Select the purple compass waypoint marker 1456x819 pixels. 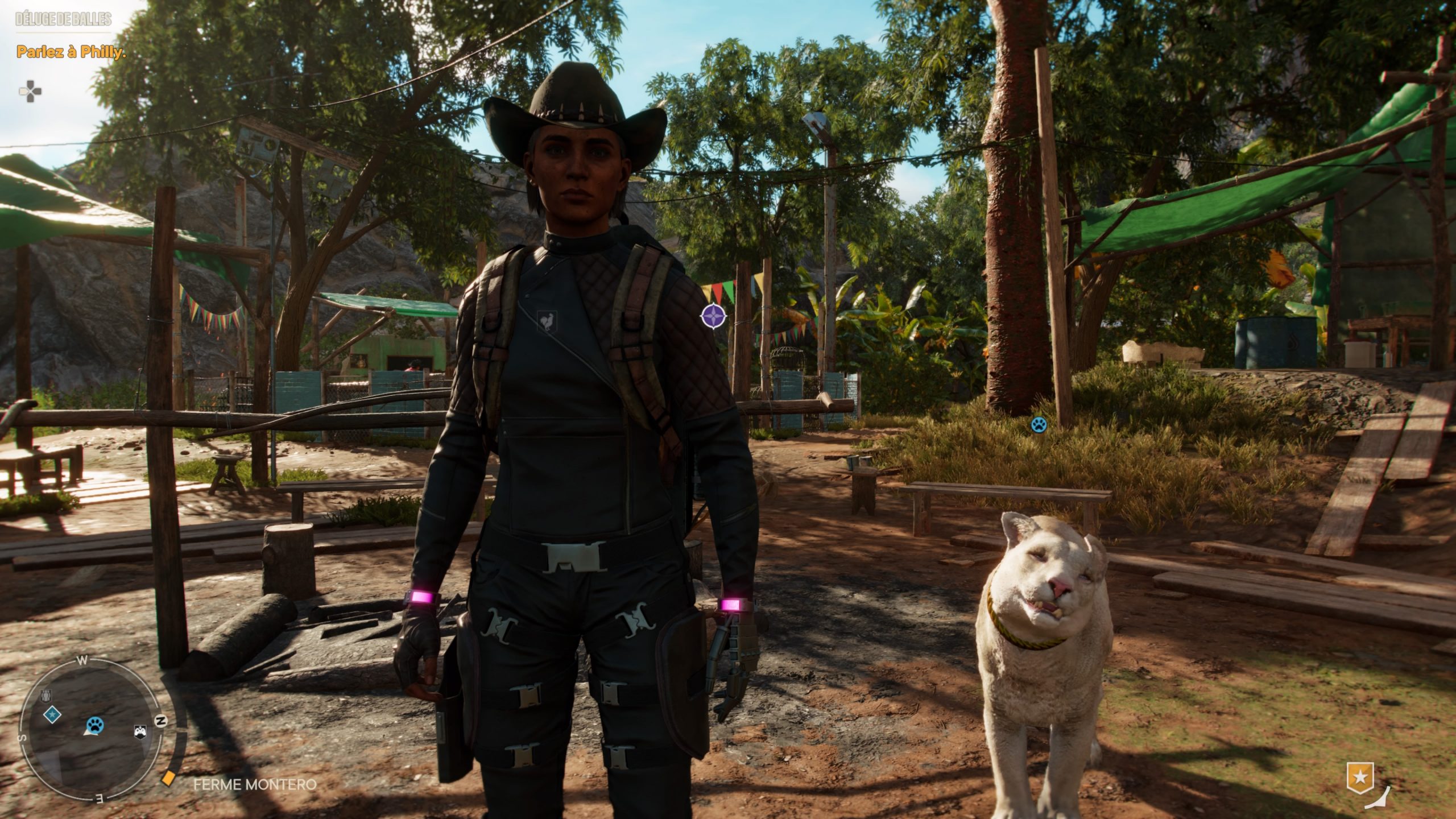[x=713, y=316]
